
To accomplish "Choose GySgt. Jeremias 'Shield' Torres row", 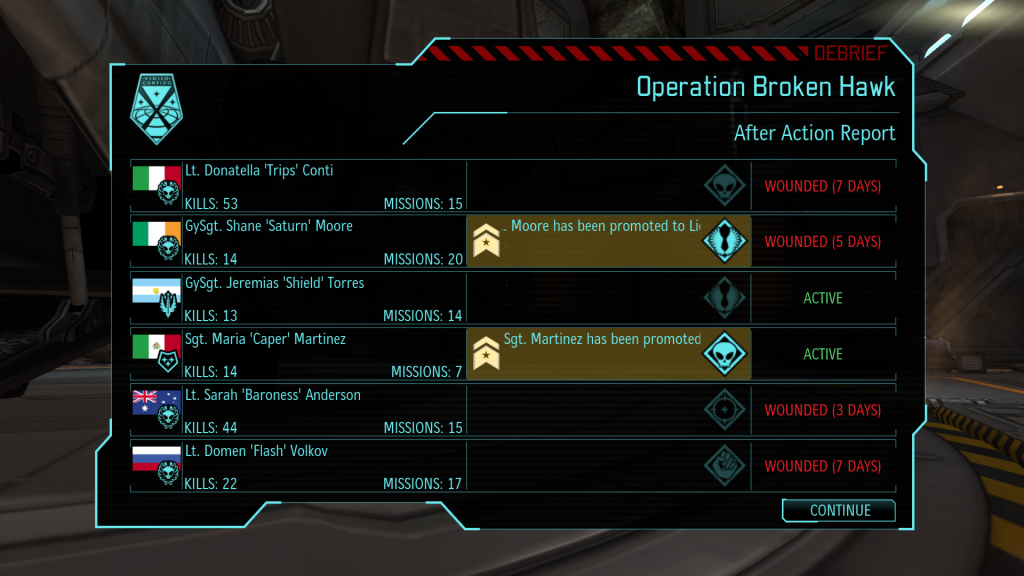I will click(300, 298).
